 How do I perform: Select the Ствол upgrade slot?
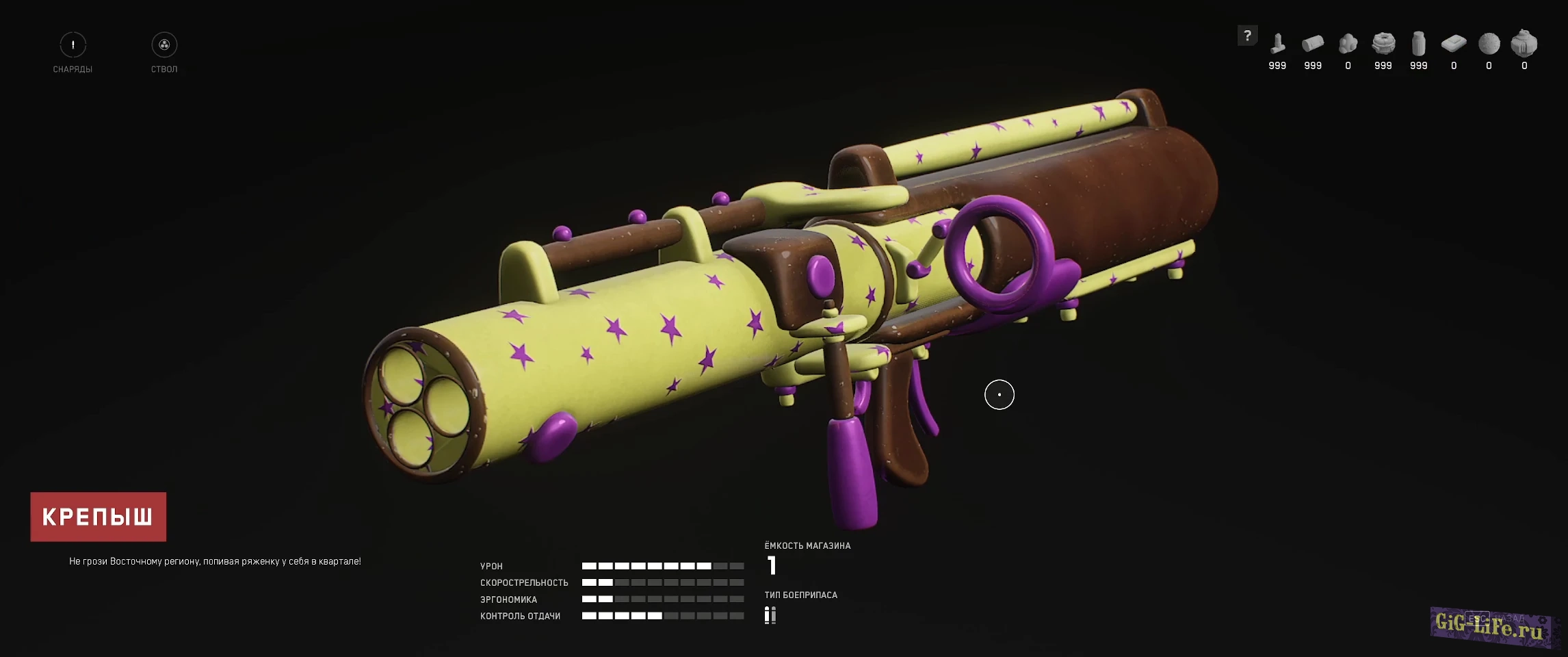[x=164, y=45]
